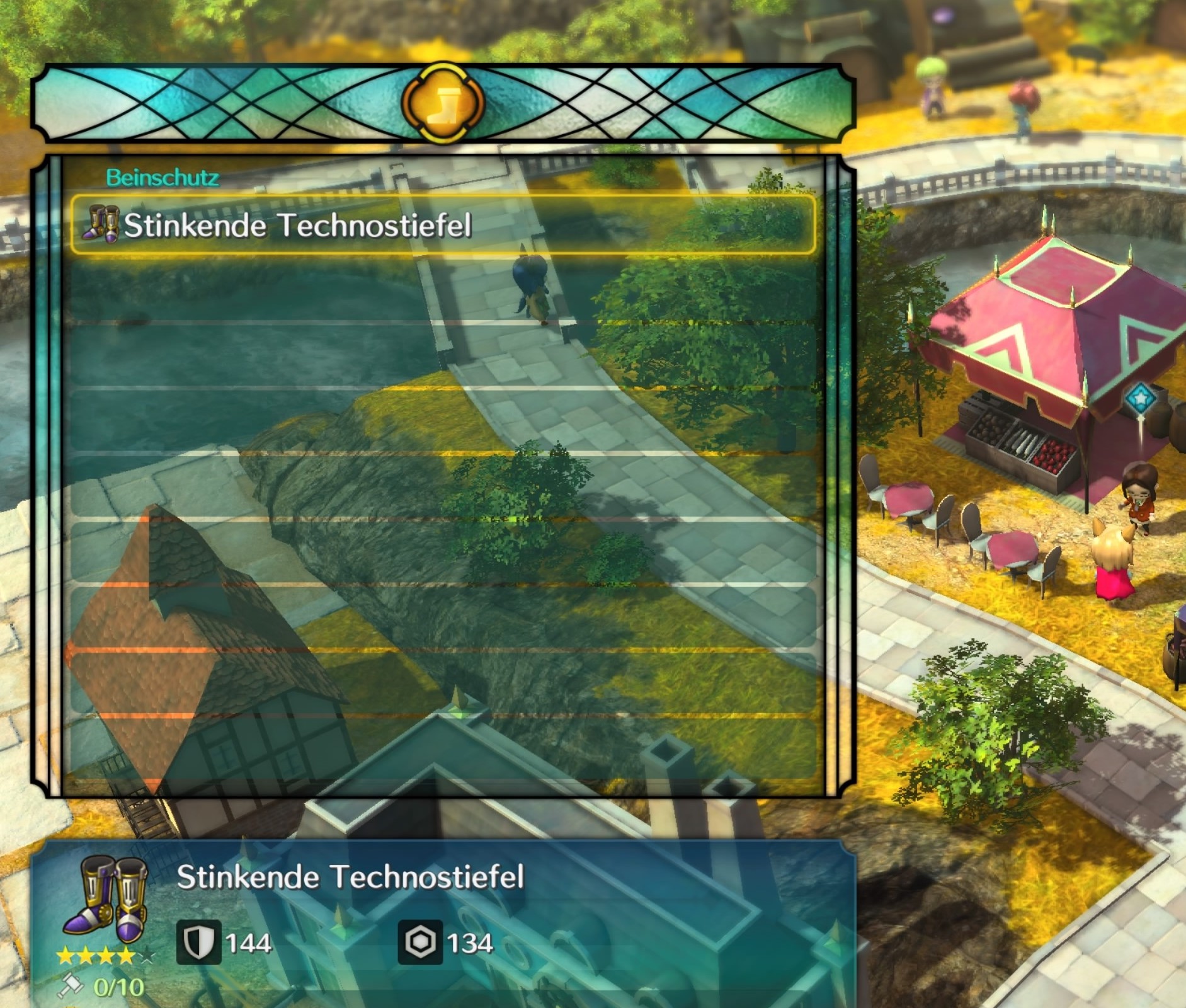This screenshot has height=1008, width=1186.
Task: Select the Stinkende Technostiefel list entry
Action: (442, 226)
